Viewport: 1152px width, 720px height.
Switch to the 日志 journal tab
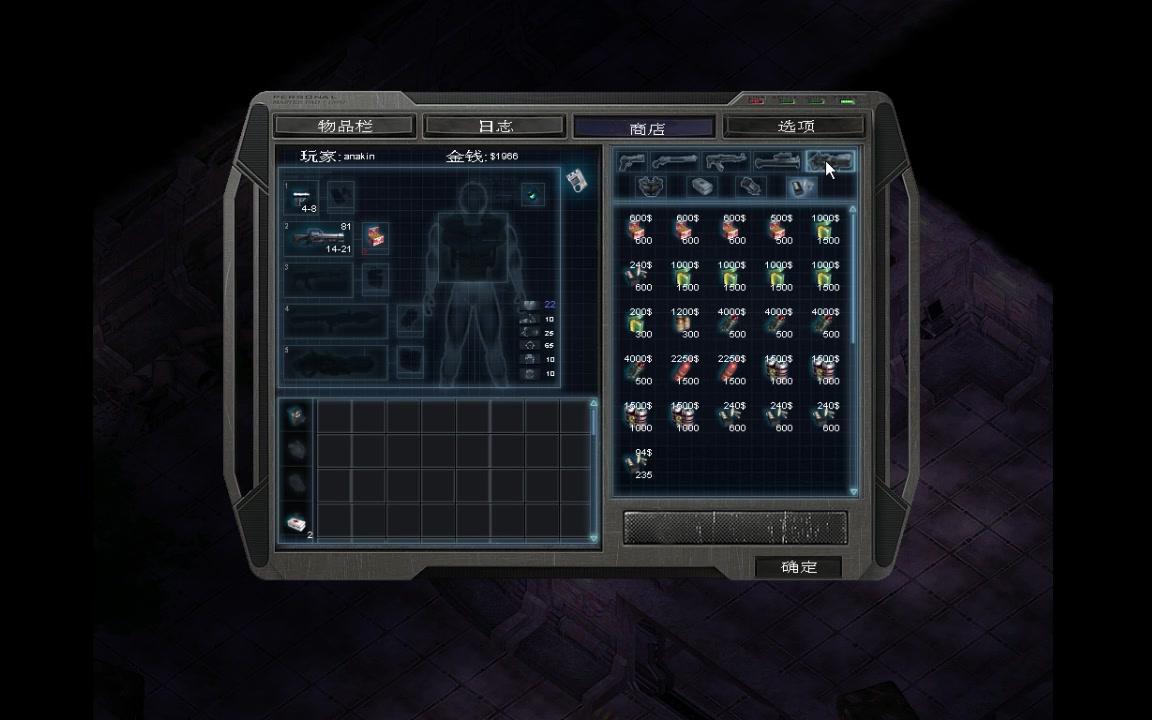[x=495, y=126]
